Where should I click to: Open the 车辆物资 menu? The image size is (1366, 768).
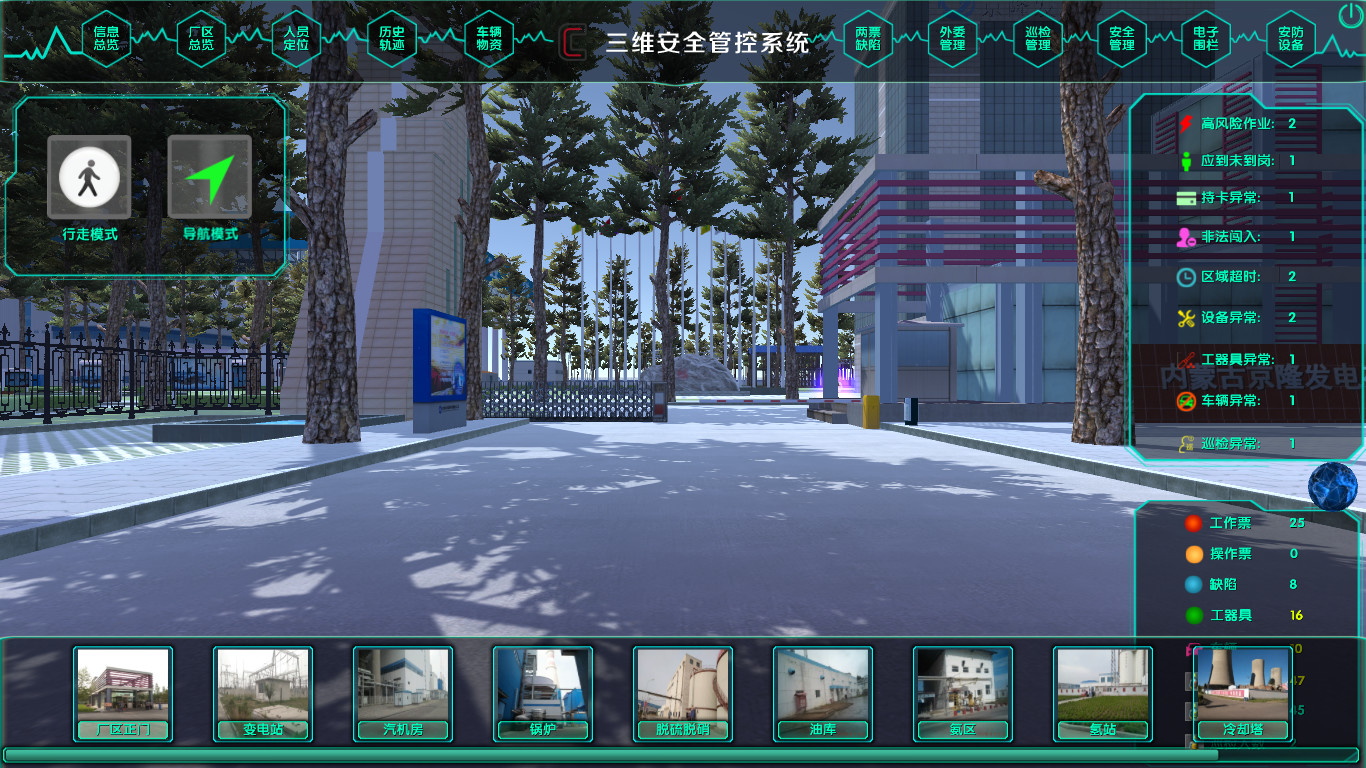(488, 38)
